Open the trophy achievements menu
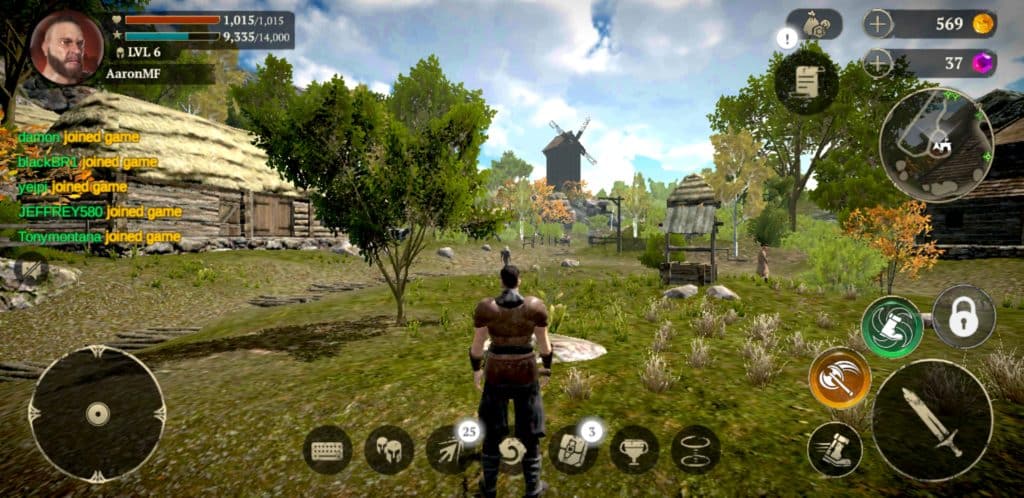This screenshot has height=498, width=1024. click(x=634, y=449)
